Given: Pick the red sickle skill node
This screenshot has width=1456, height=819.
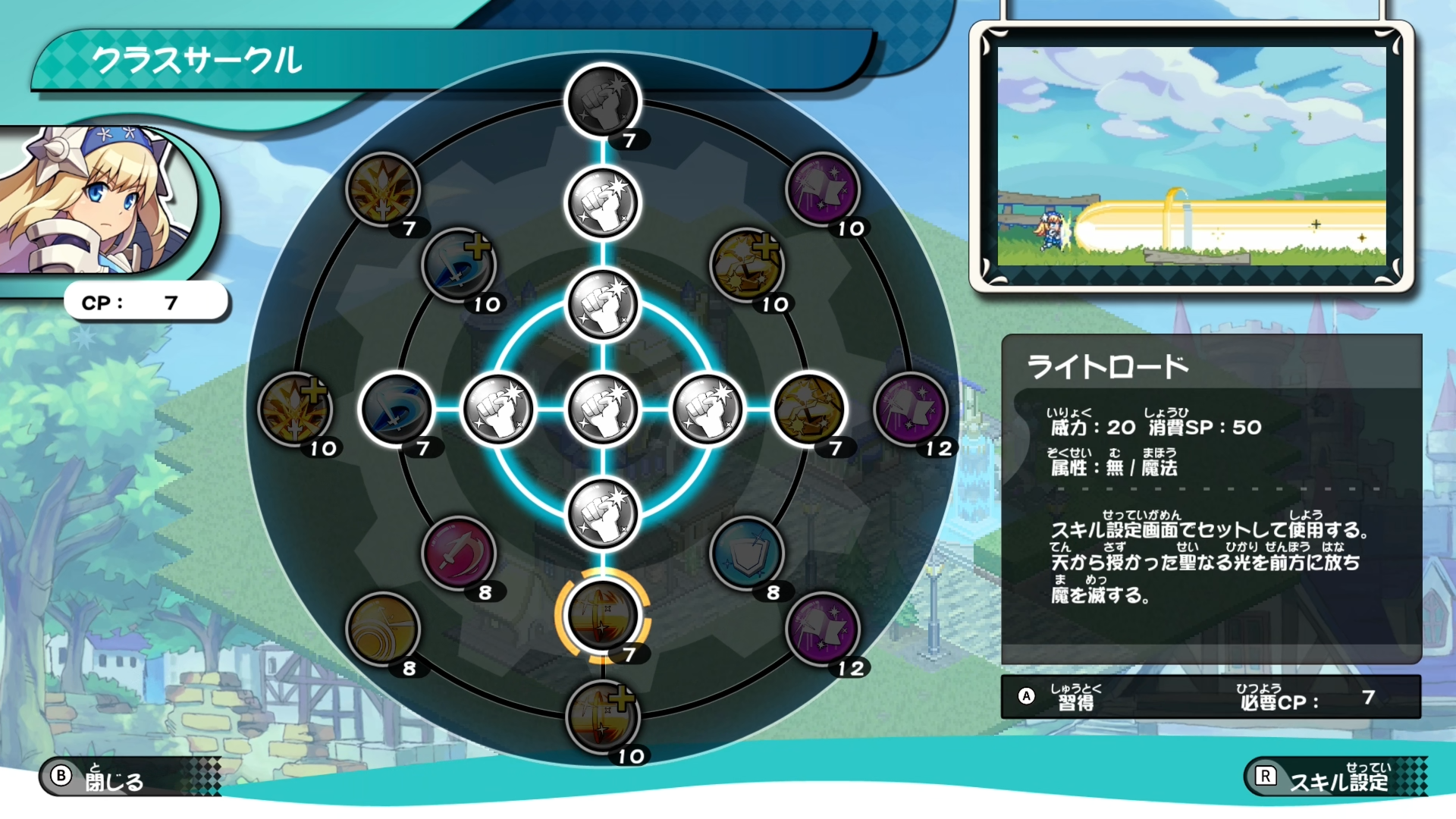Looking at the screenshot, I should (x=458, y=554).
